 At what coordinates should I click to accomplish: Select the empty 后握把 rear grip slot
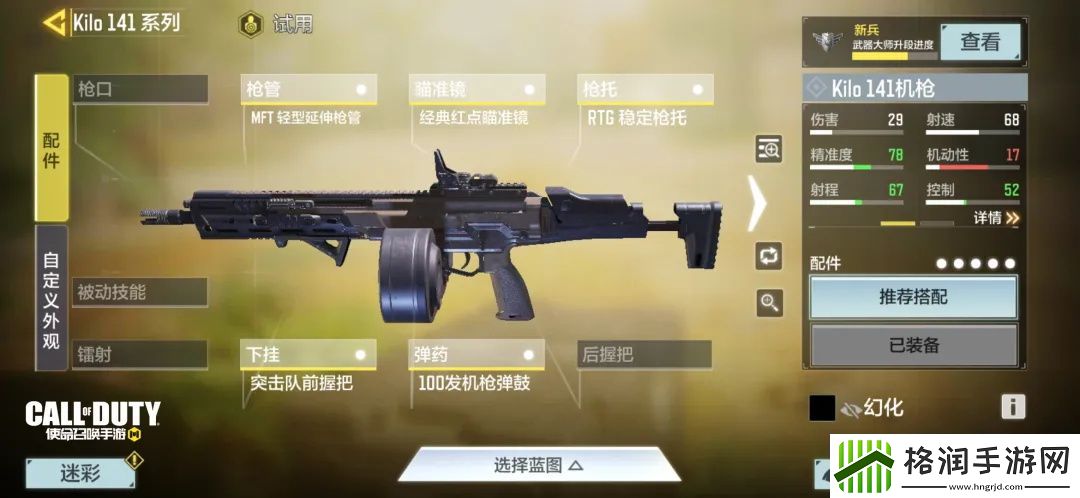pyautogui.click(x=644, y=354)
